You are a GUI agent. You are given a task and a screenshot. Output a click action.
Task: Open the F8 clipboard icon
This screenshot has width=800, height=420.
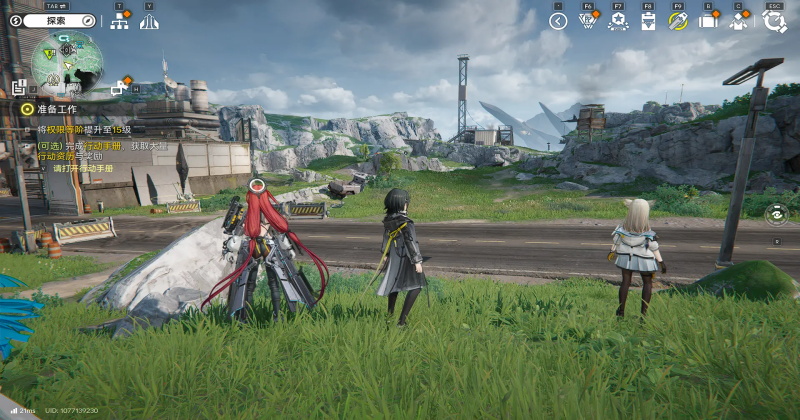[648, 21]
